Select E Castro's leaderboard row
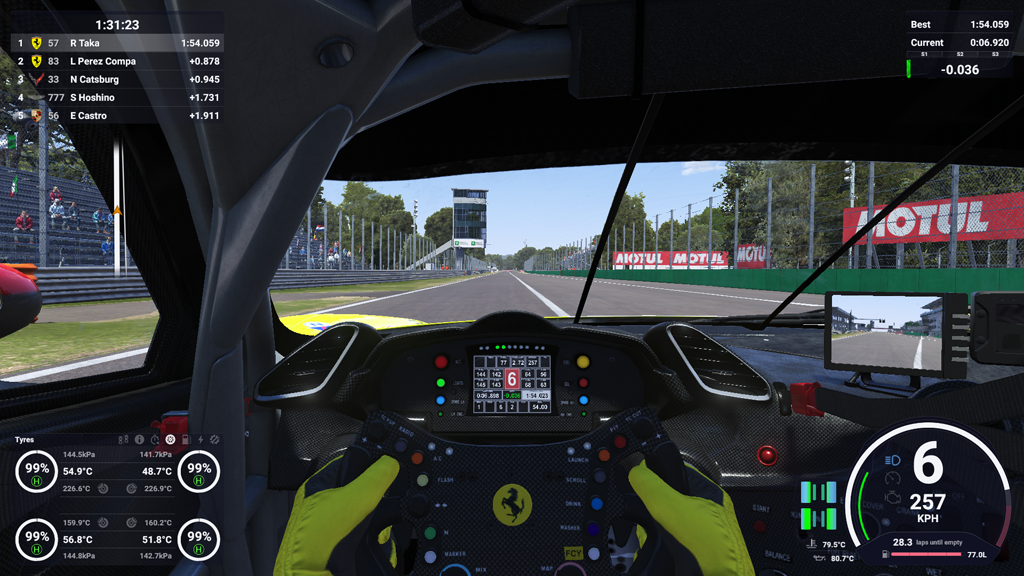The image size is (1024, 576). coord(117,115)
